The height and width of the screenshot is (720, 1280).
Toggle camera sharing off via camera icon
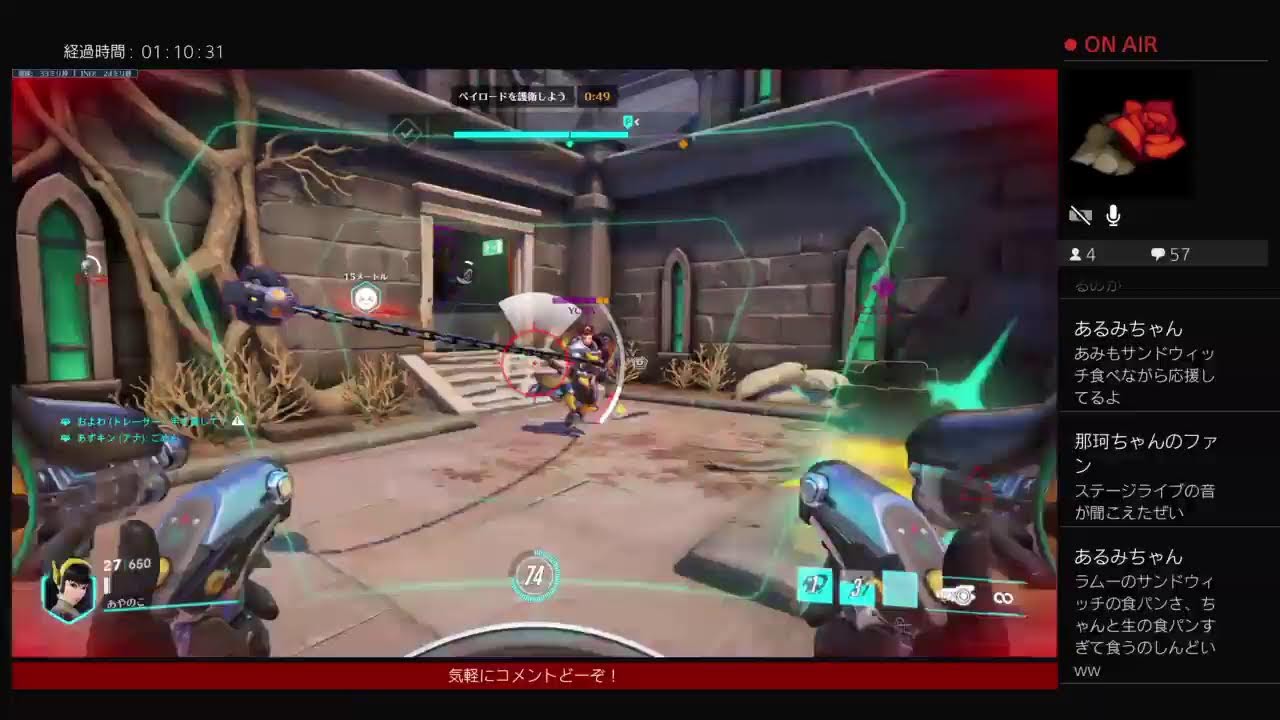1080,213
